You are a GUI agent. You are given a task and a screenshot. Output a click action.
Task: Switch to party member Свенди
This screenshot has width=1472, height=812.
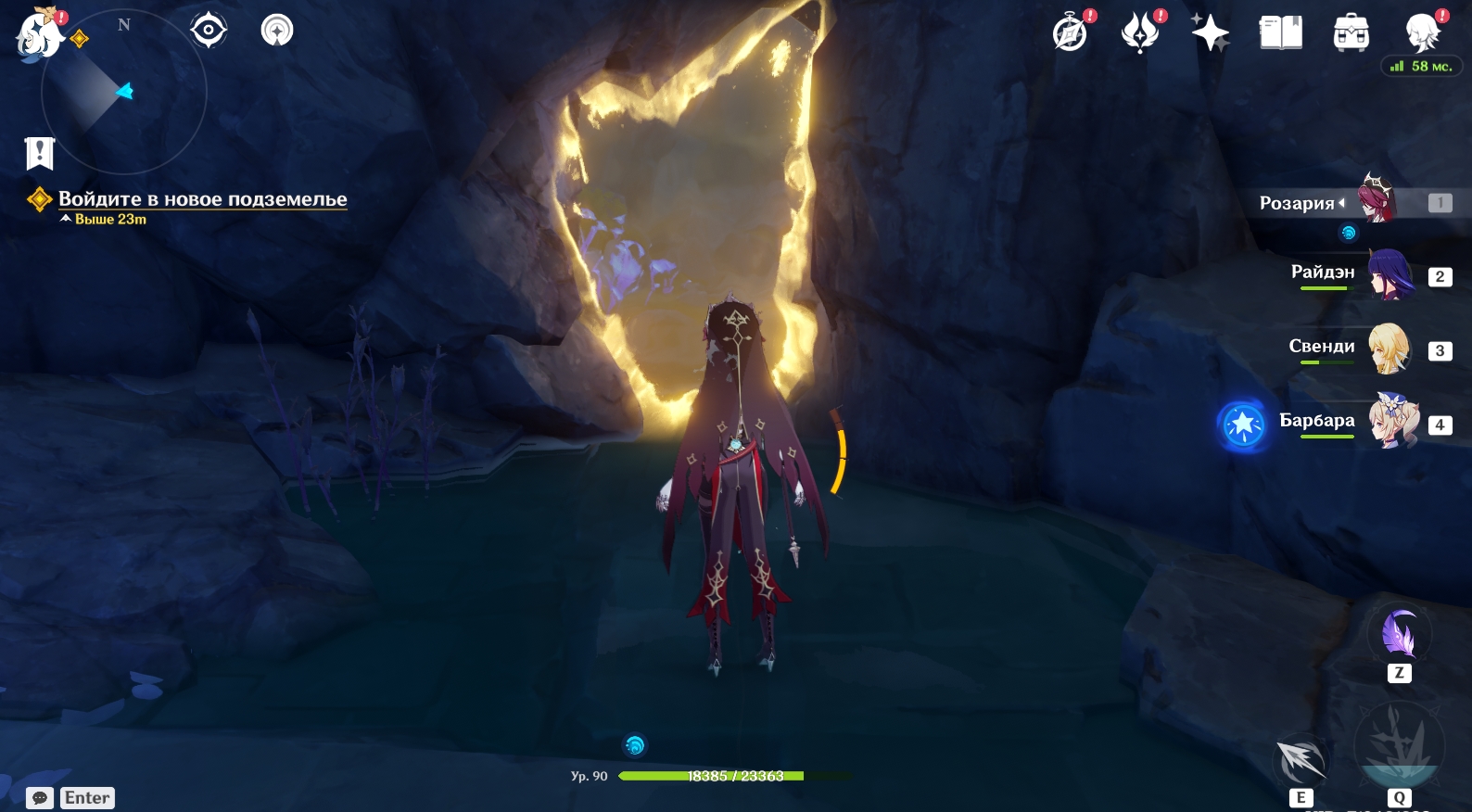[1389, 349]
